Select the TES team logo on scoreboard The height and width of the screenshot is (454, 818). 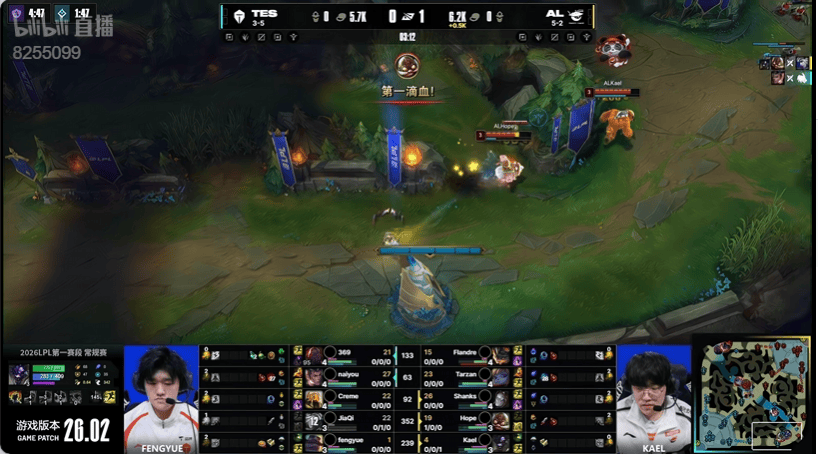coord(239,16)
